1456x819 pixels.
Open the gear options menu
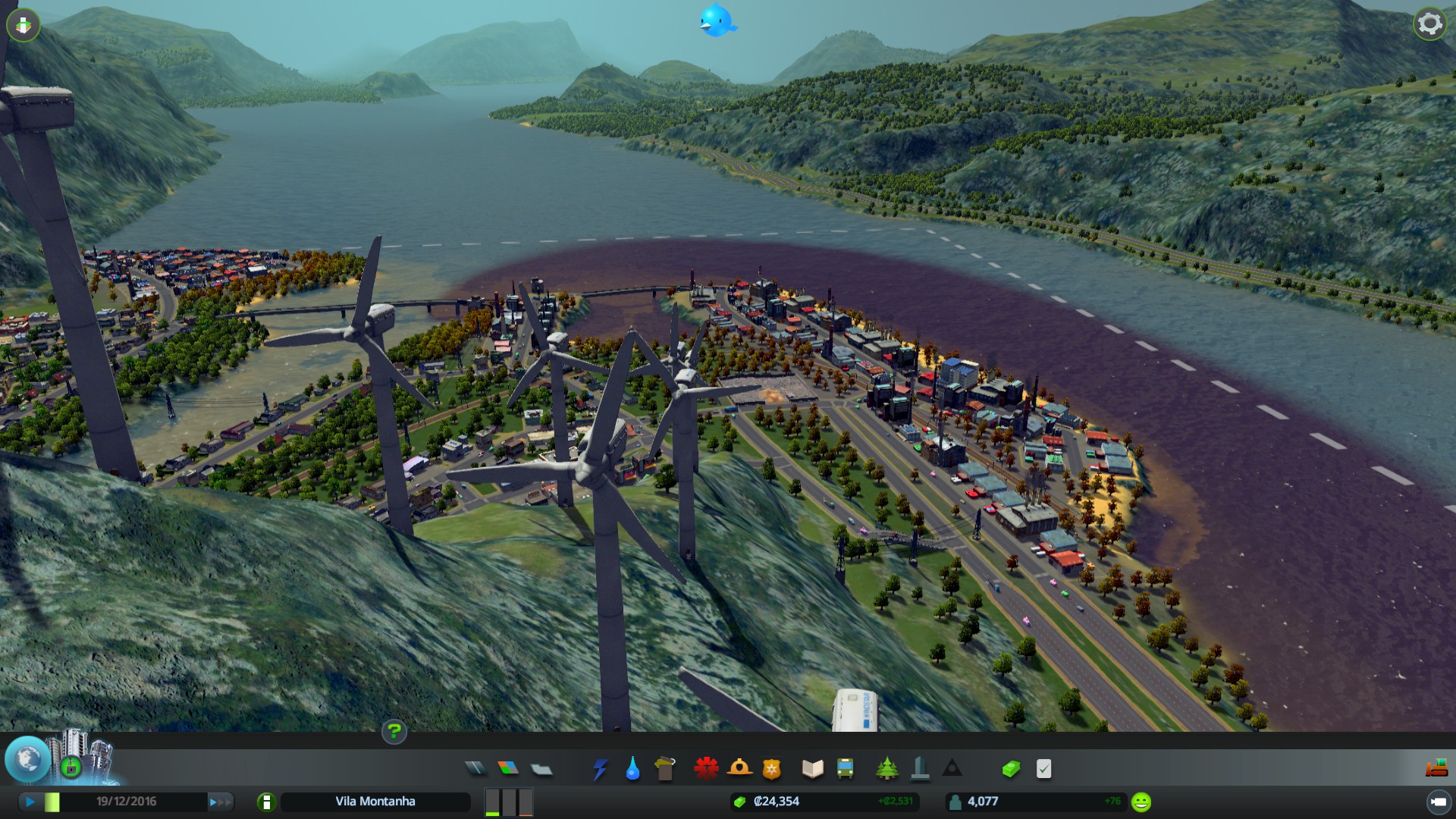(x=1429, y=24)
